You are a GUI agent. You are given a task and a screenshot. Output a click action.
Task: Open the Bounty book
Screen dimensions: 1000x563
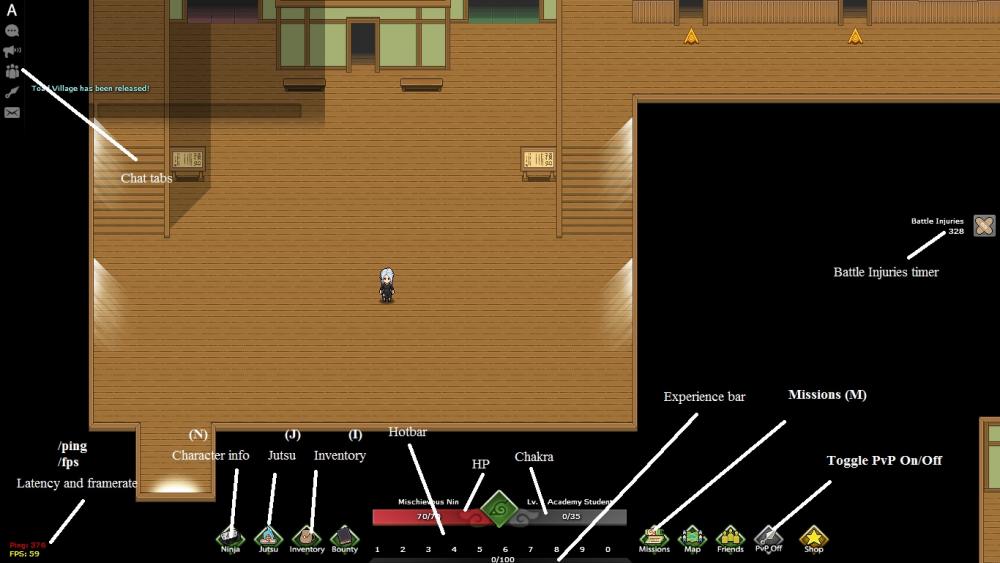[344, 538]
